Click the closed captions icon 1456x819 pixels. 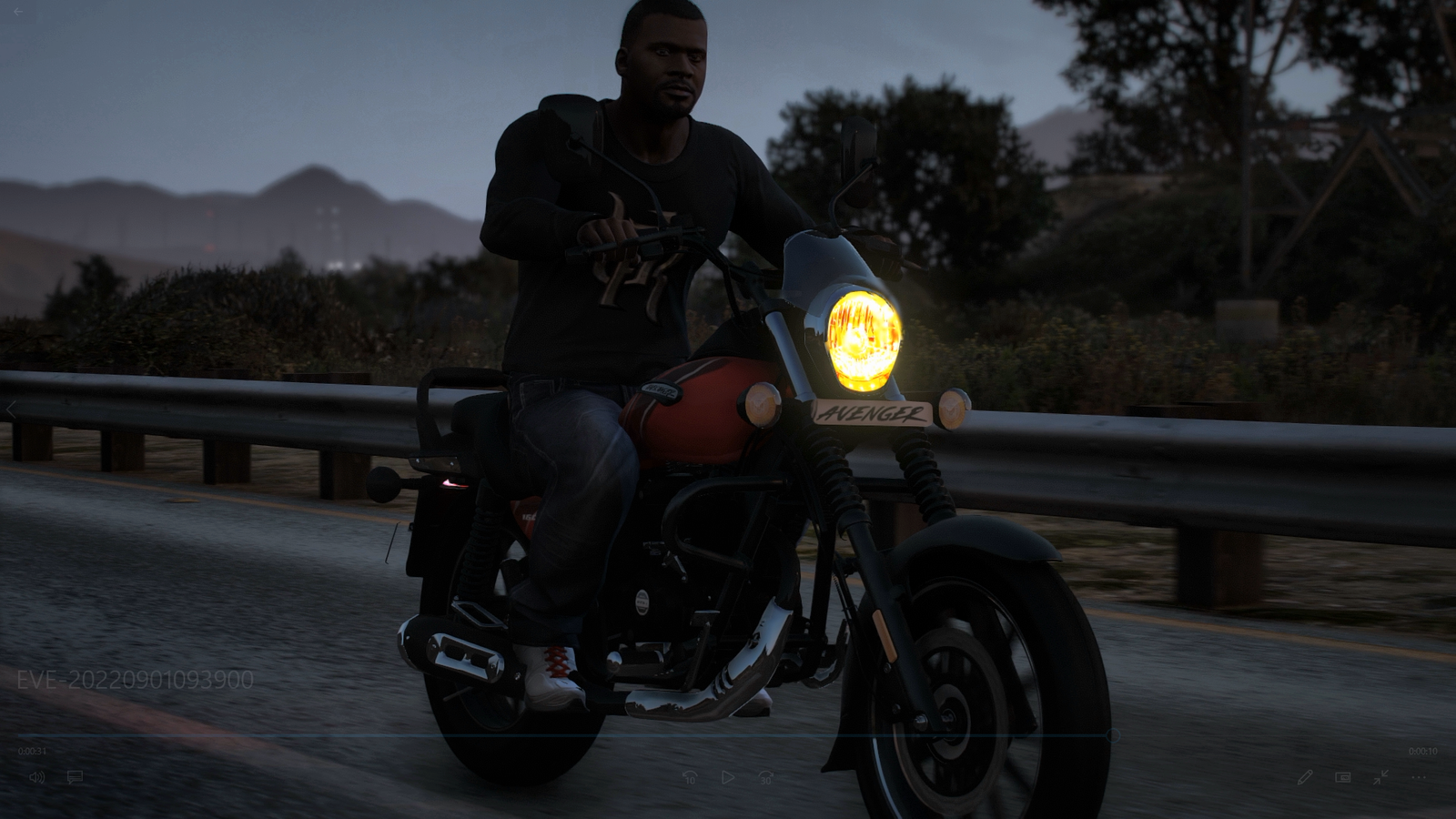point(75,777)
